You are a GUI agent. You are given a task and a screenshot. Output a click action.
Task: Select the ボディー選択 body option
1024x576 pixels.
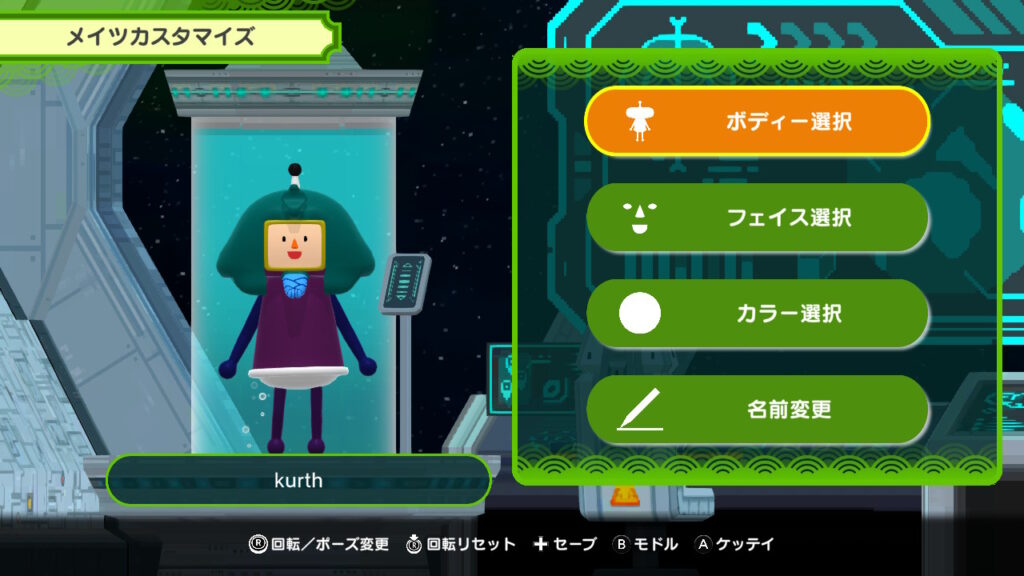tap(757, 122)
